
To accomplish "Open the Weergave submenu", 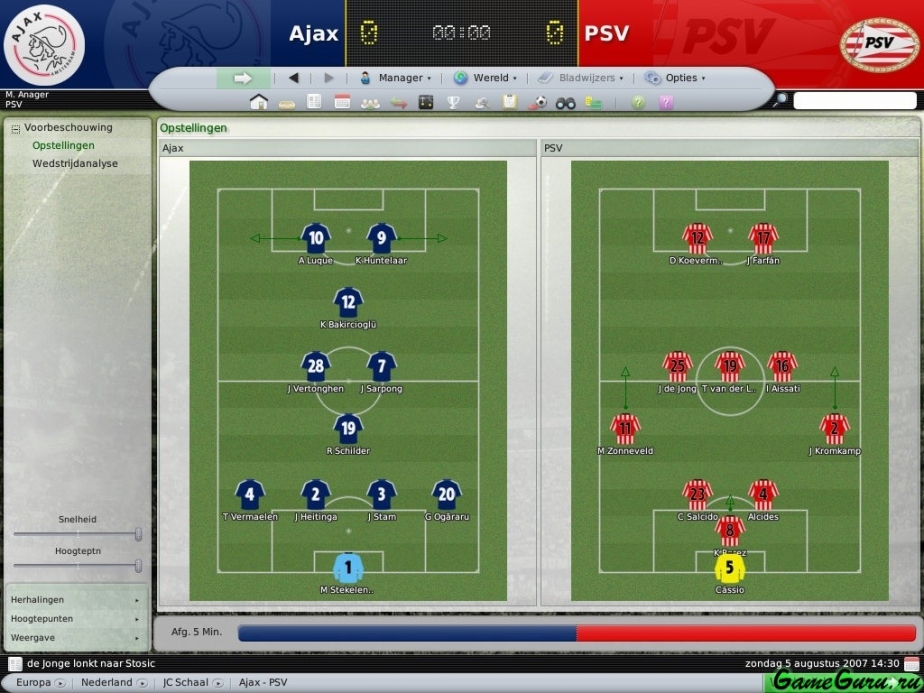I will tap(75, 637).
